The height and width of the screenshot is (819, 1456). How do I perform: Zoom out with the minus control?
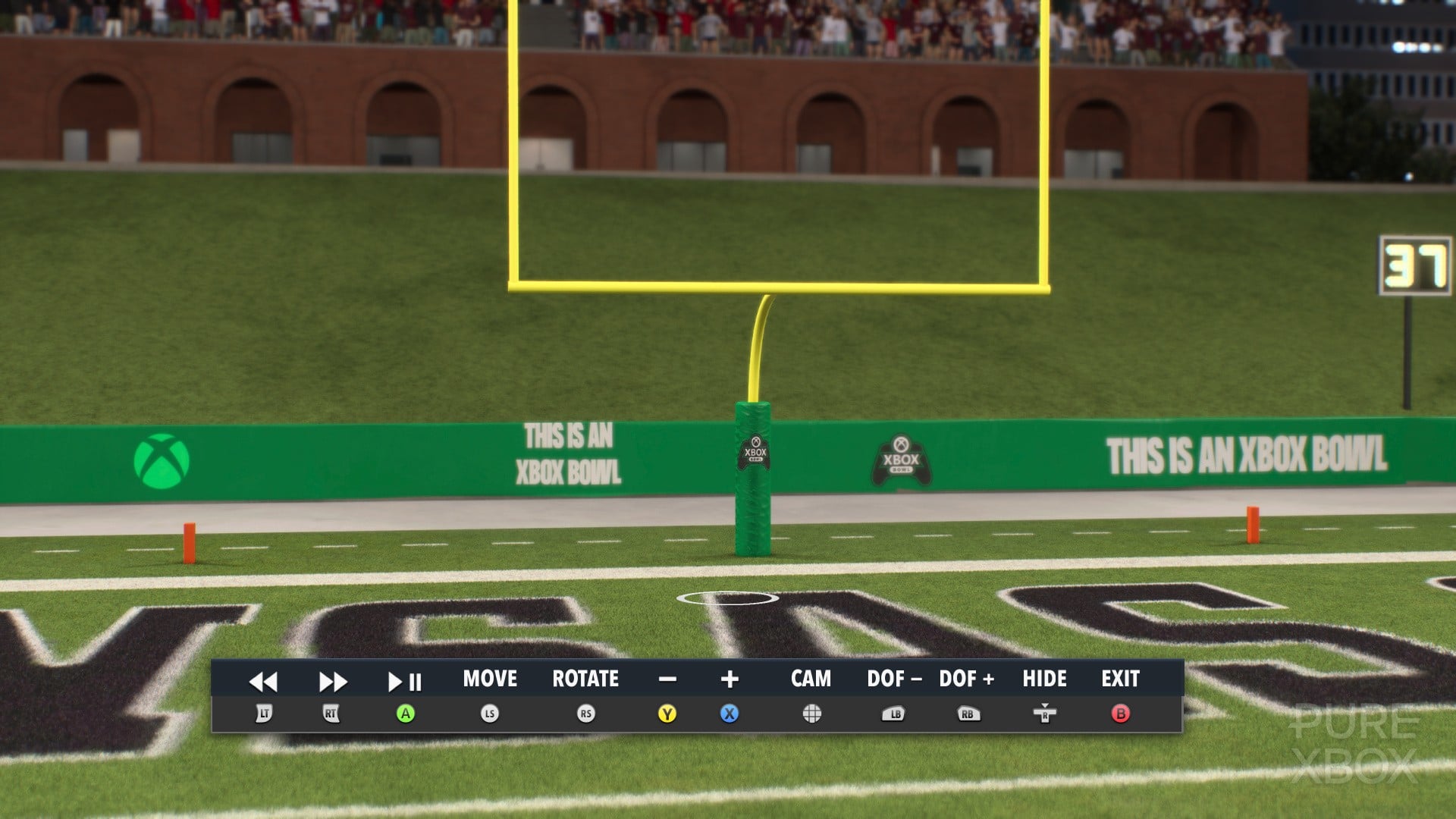(667, 679)
